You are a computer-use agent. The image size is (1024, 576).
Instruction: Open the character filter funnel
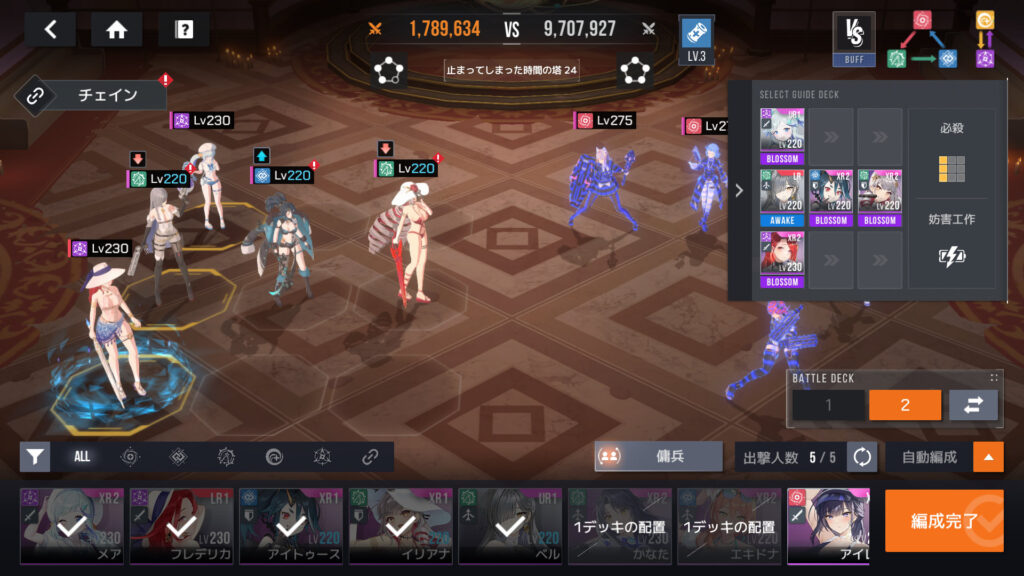[35, 457]
